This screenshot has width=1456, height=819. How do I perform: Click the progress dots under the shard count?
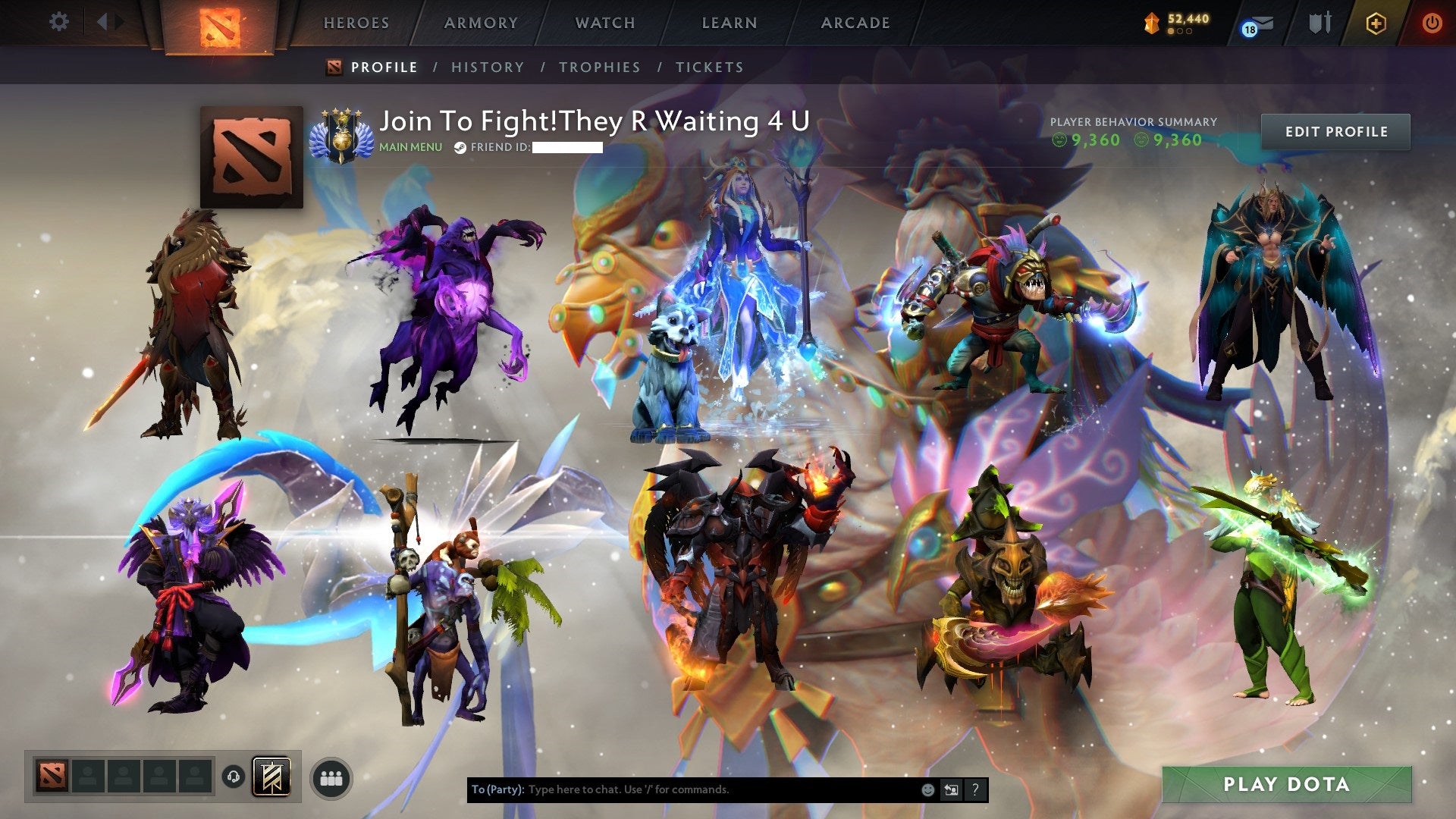pyautogui.click(x=1180, y=31)
